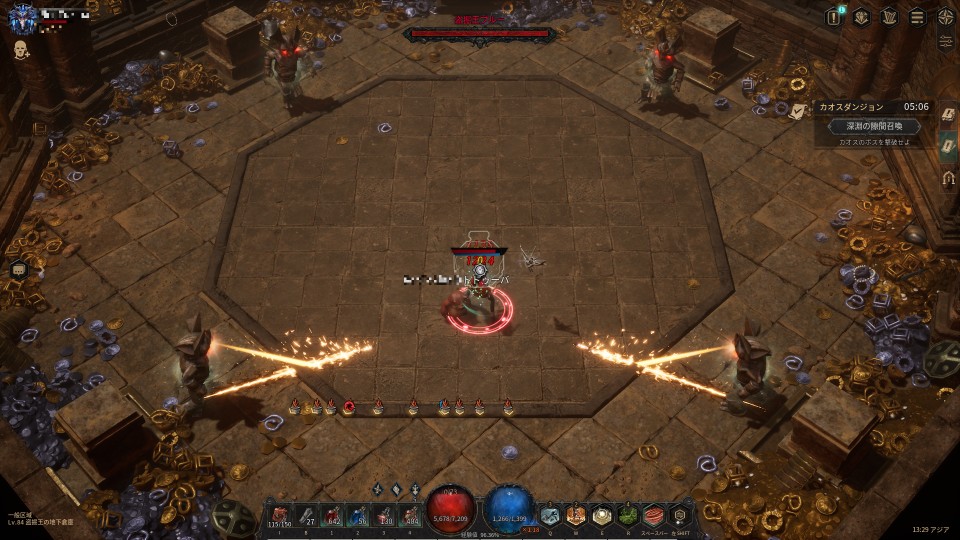The height and width of the screenshot is (540, 960).
Task: Open the main menu list icon
Action: 917,17
